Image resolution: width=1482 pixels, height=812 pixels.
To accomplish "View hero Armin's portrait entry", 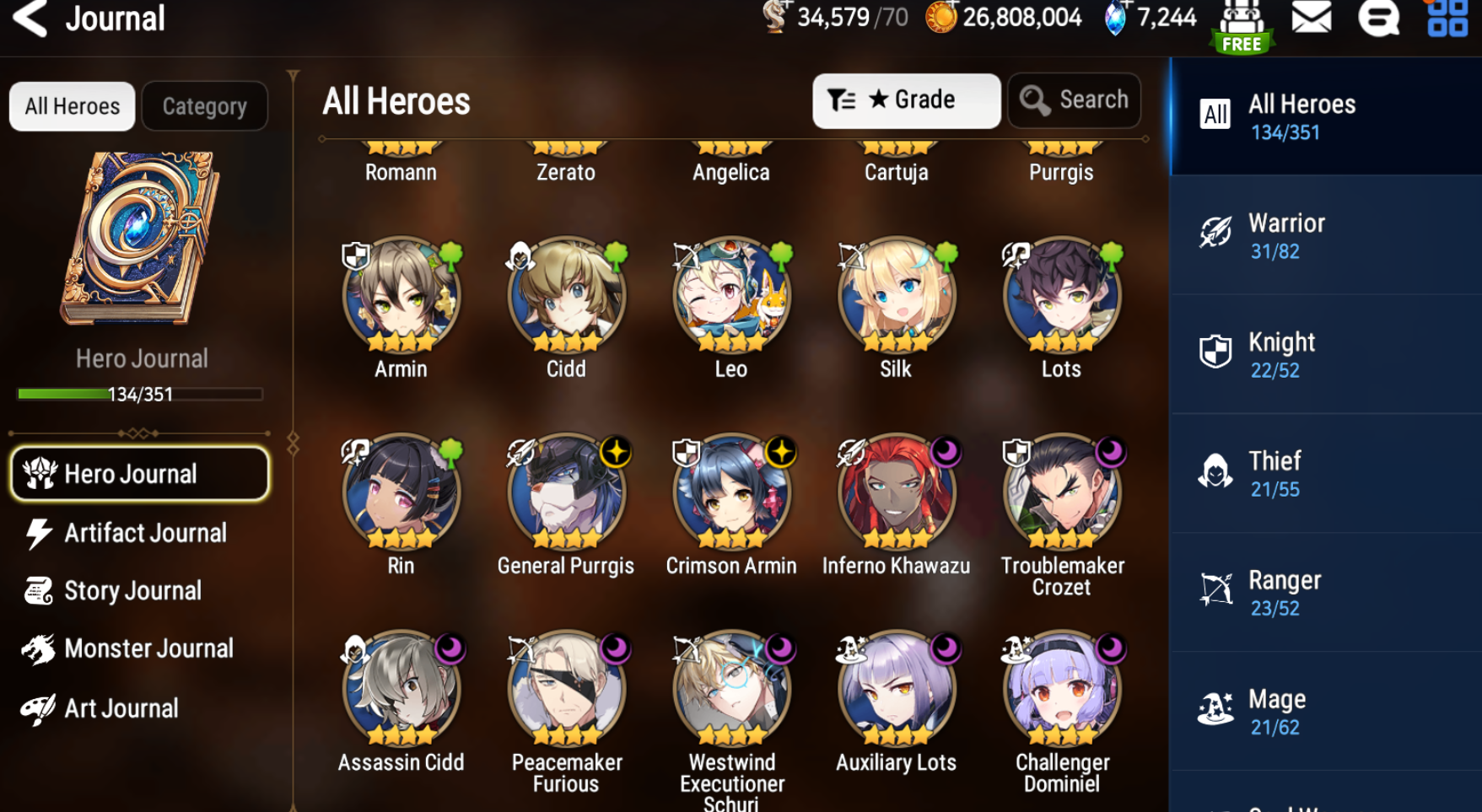I will [x=401, y=295].
